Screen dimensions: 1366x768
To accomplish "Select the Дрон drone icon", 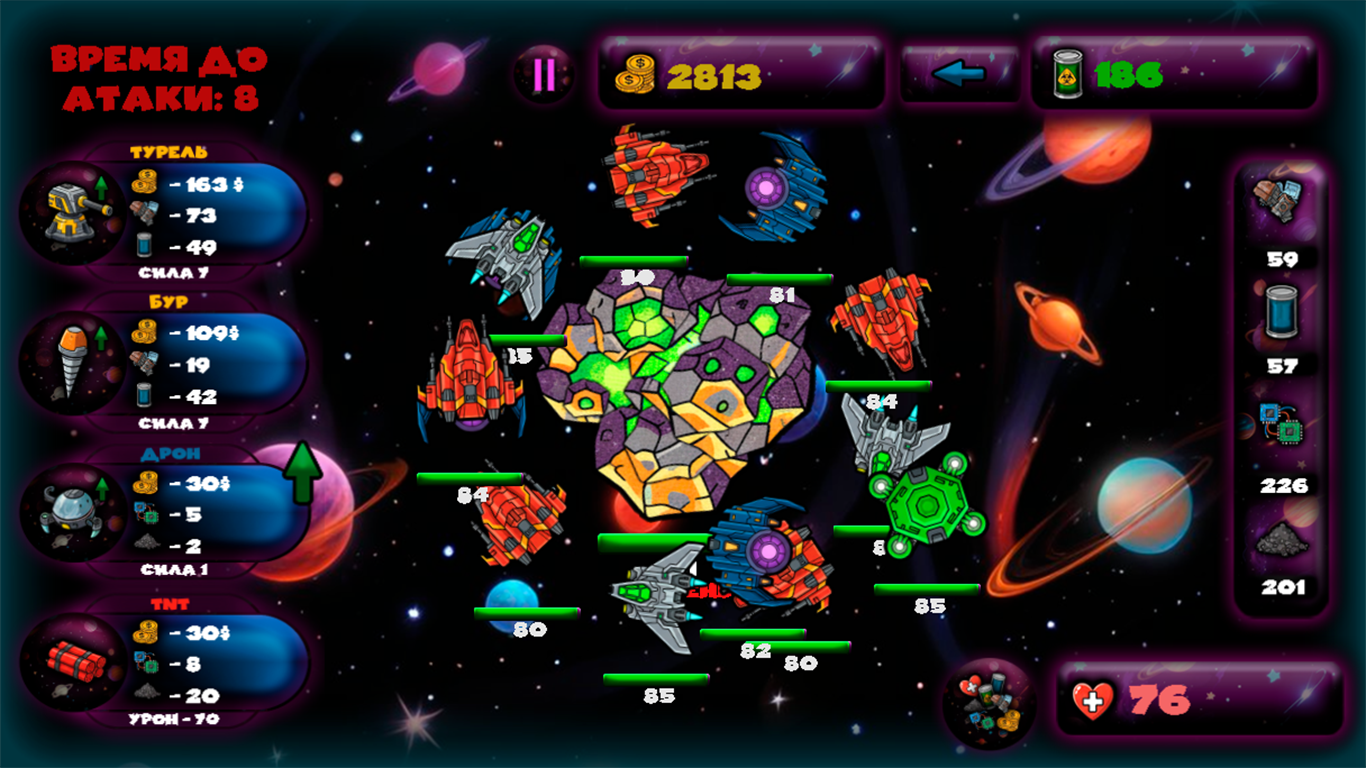I will (70, 512).
